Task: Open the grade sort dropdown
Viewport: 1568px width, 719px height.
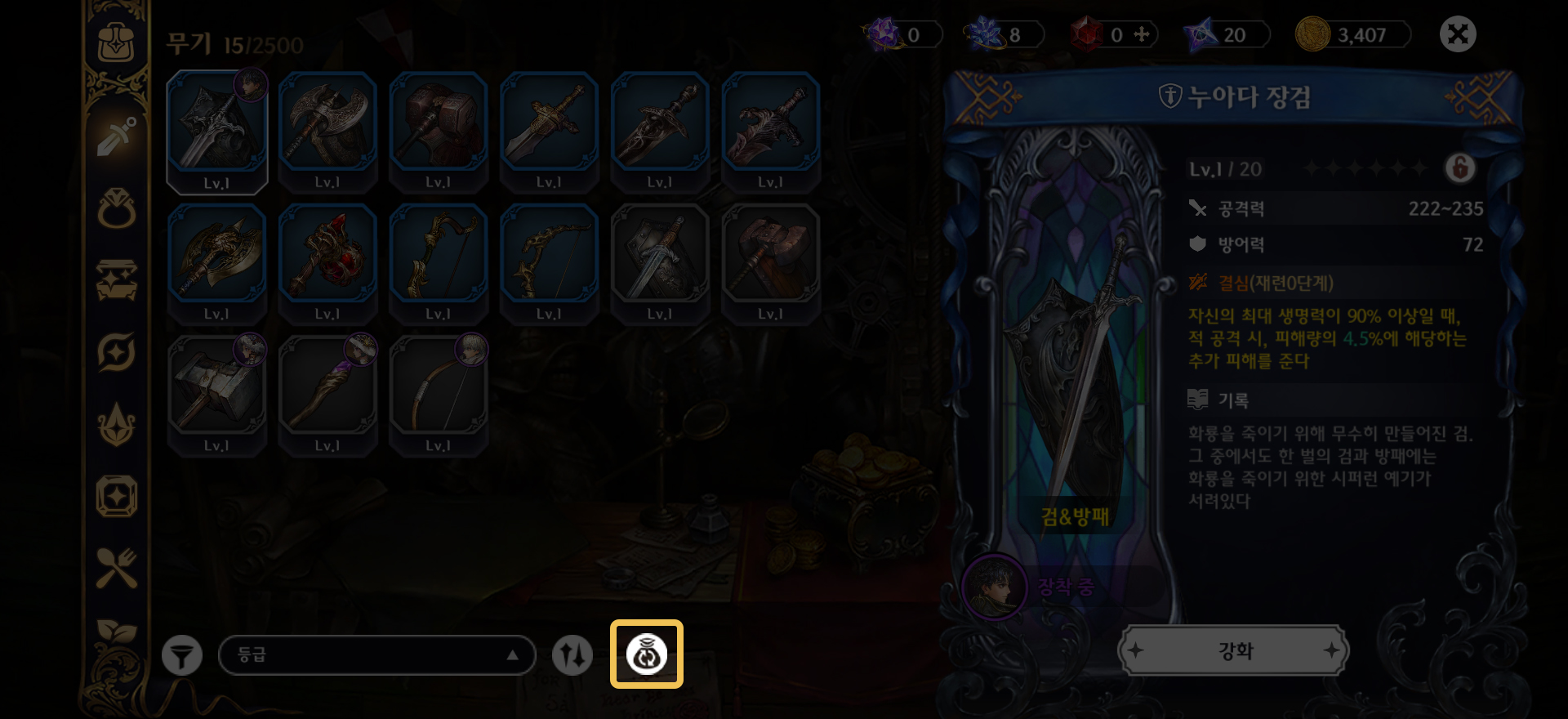Action: click(x=376, y=655)
